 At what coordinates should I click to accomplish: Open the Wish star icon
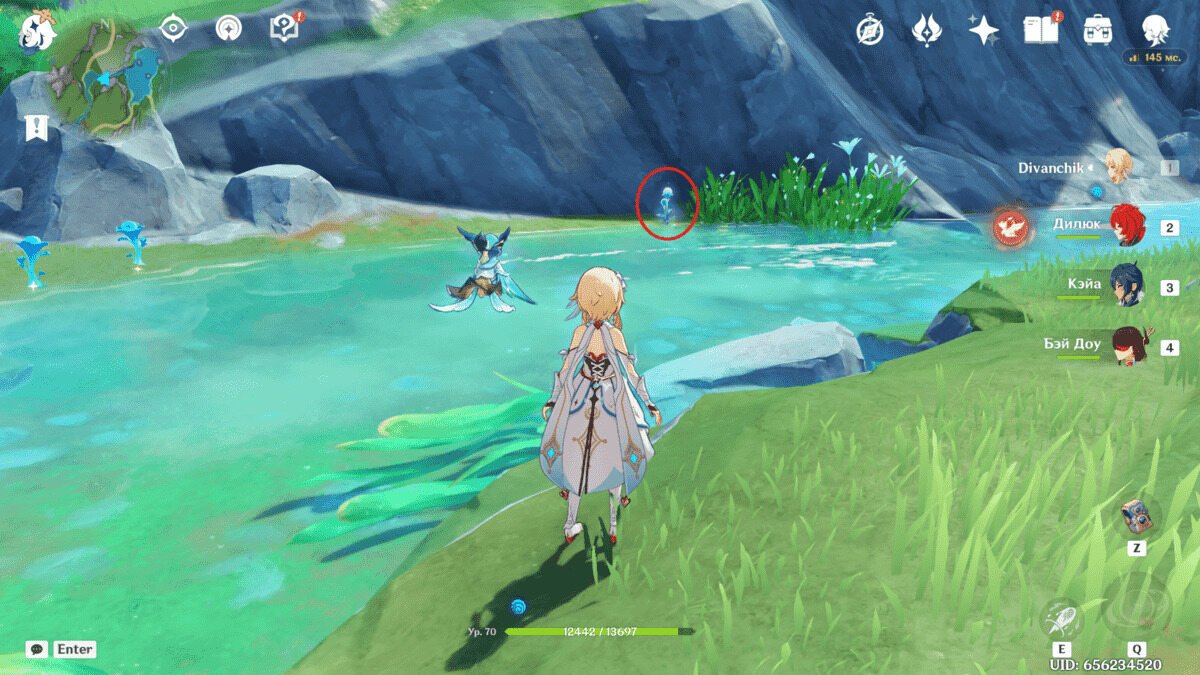tap(983, 30)
